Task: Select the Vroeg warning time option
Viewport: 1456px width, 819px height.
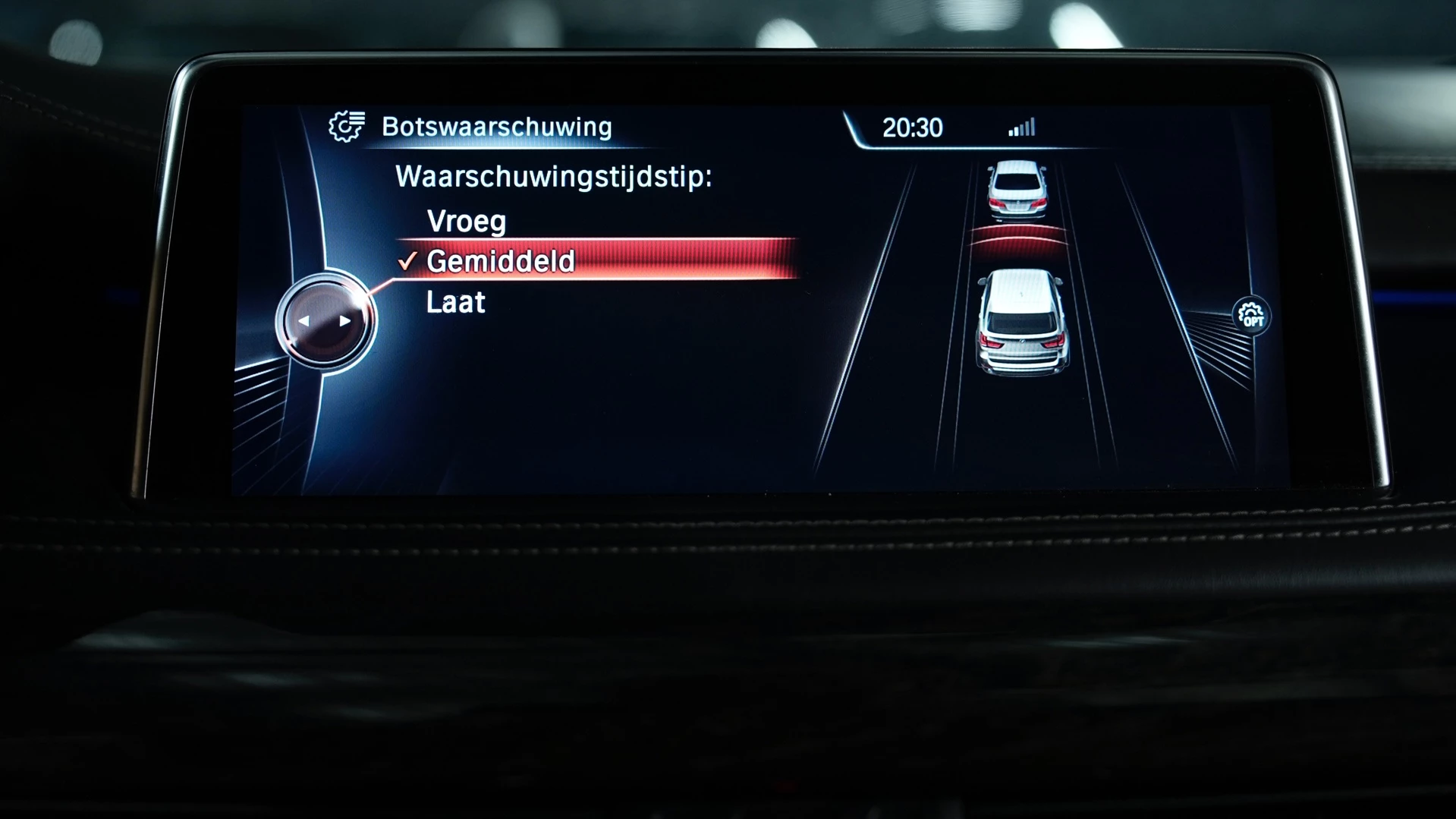Action: [x=466, y=222]
